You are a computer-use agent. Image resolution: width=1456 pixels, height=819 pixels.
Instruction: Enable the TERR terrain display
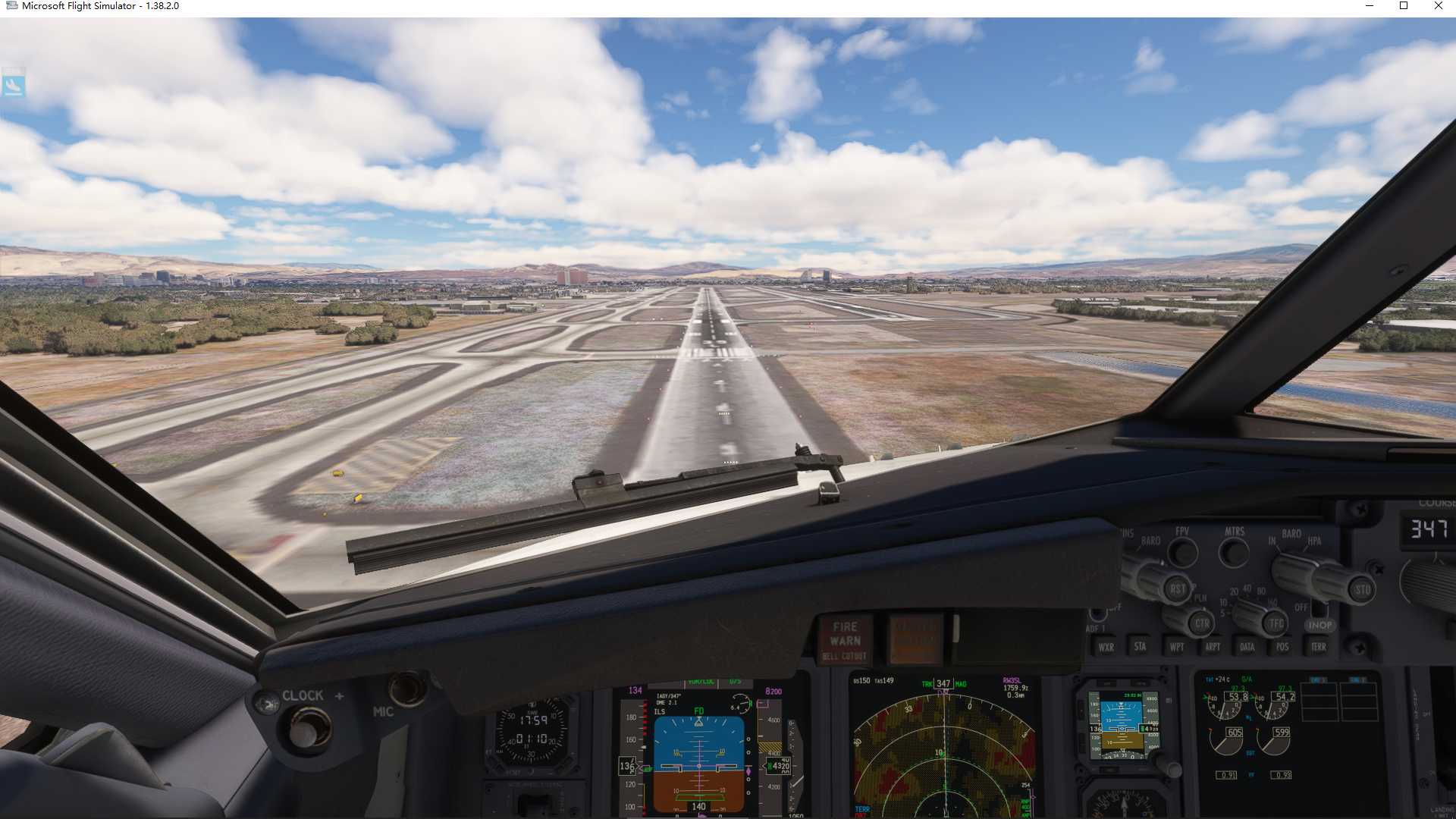[1319, 646]
